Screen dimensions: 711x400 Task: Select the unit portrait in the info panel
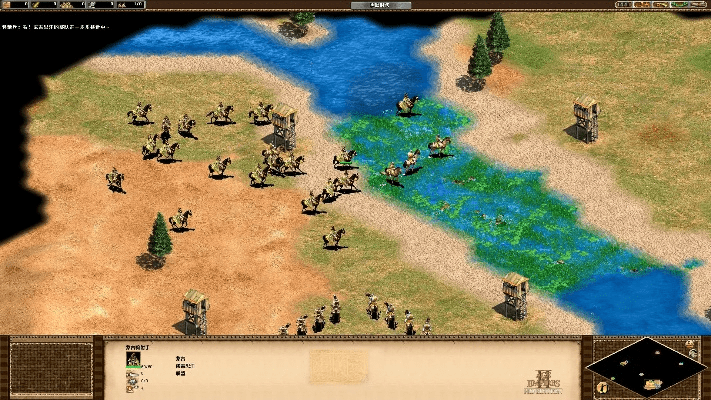coord(133,356)
